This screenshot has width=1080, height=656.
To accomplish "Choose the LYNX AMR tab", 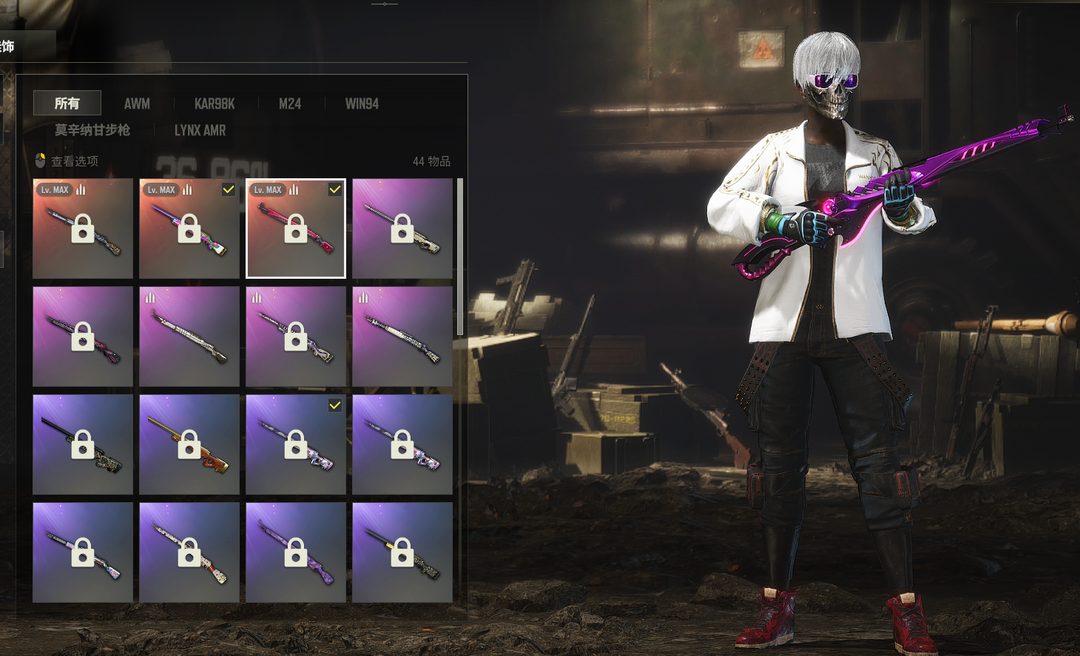I will (200, 130).
